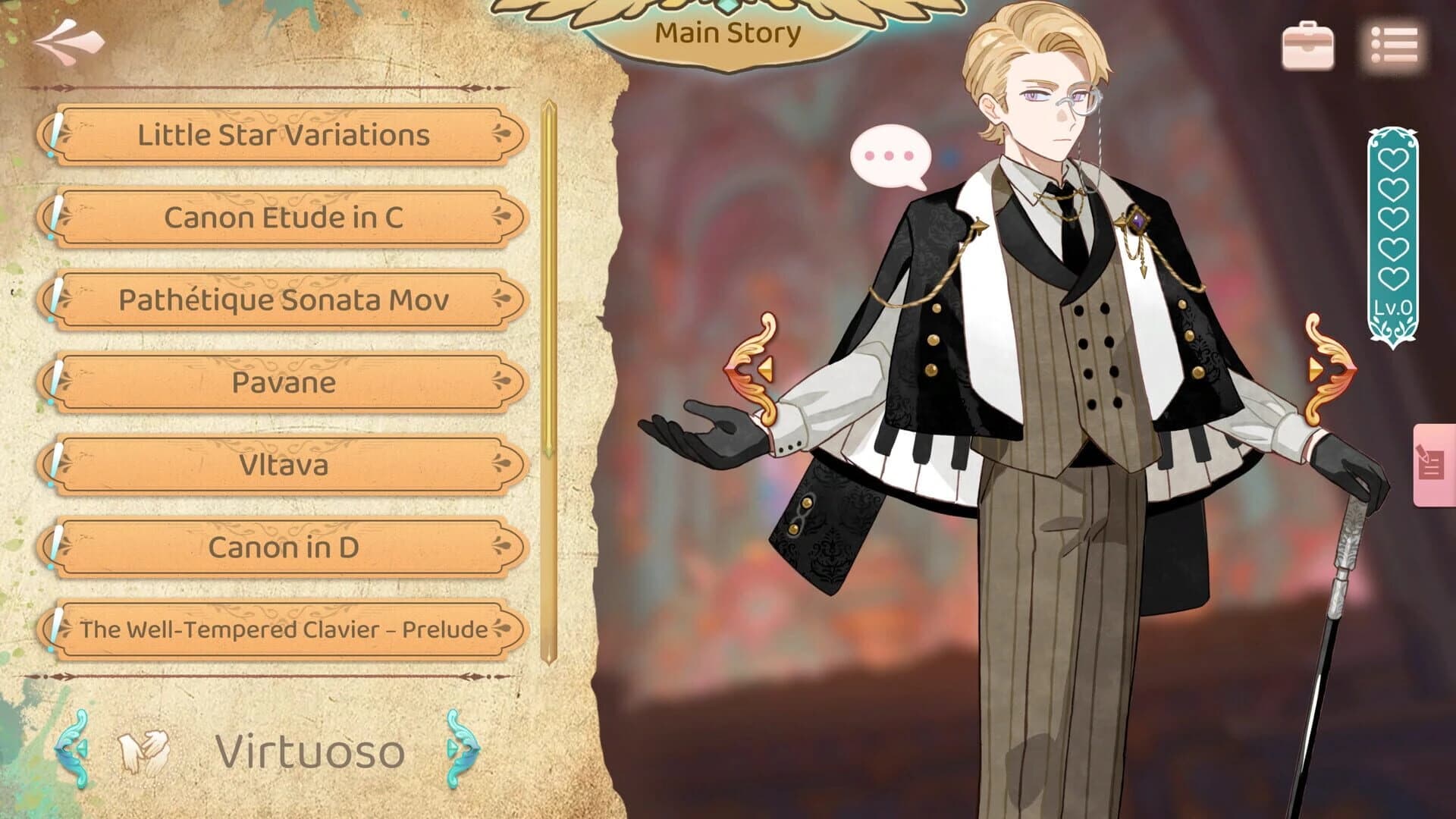Screen dimensions: 1456x819
Task: Click the heart affection meter showing Lv.0
Action: (1395, 227)
